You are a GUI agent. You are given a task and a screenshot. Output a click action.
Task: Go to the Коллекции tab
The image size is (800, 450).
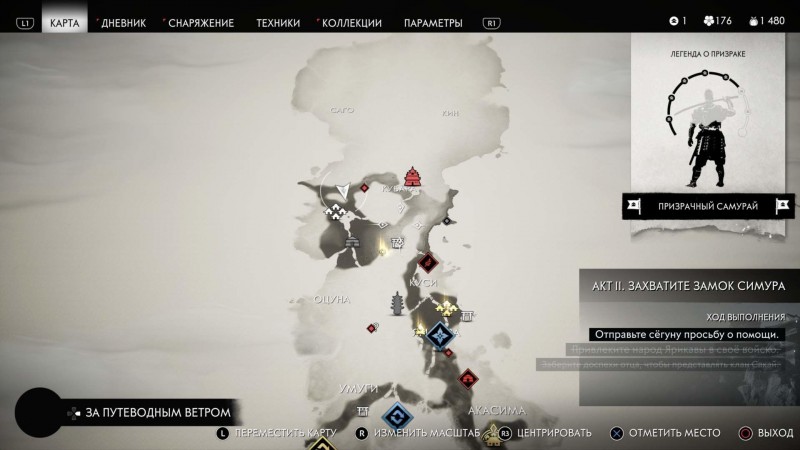click(350, 22)
